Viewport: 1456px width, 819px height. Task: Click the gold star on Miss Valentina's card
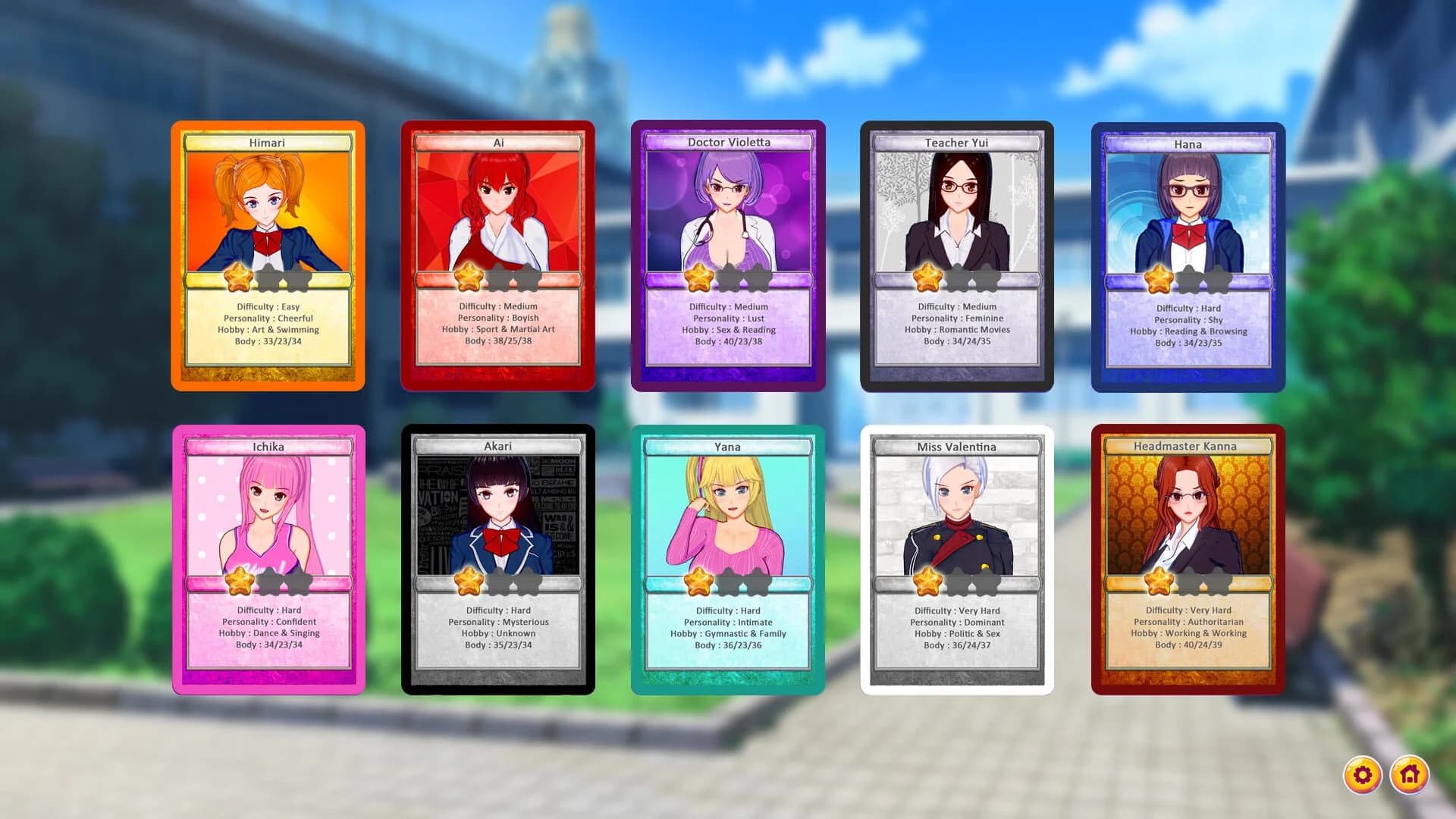tap(928, 582)
